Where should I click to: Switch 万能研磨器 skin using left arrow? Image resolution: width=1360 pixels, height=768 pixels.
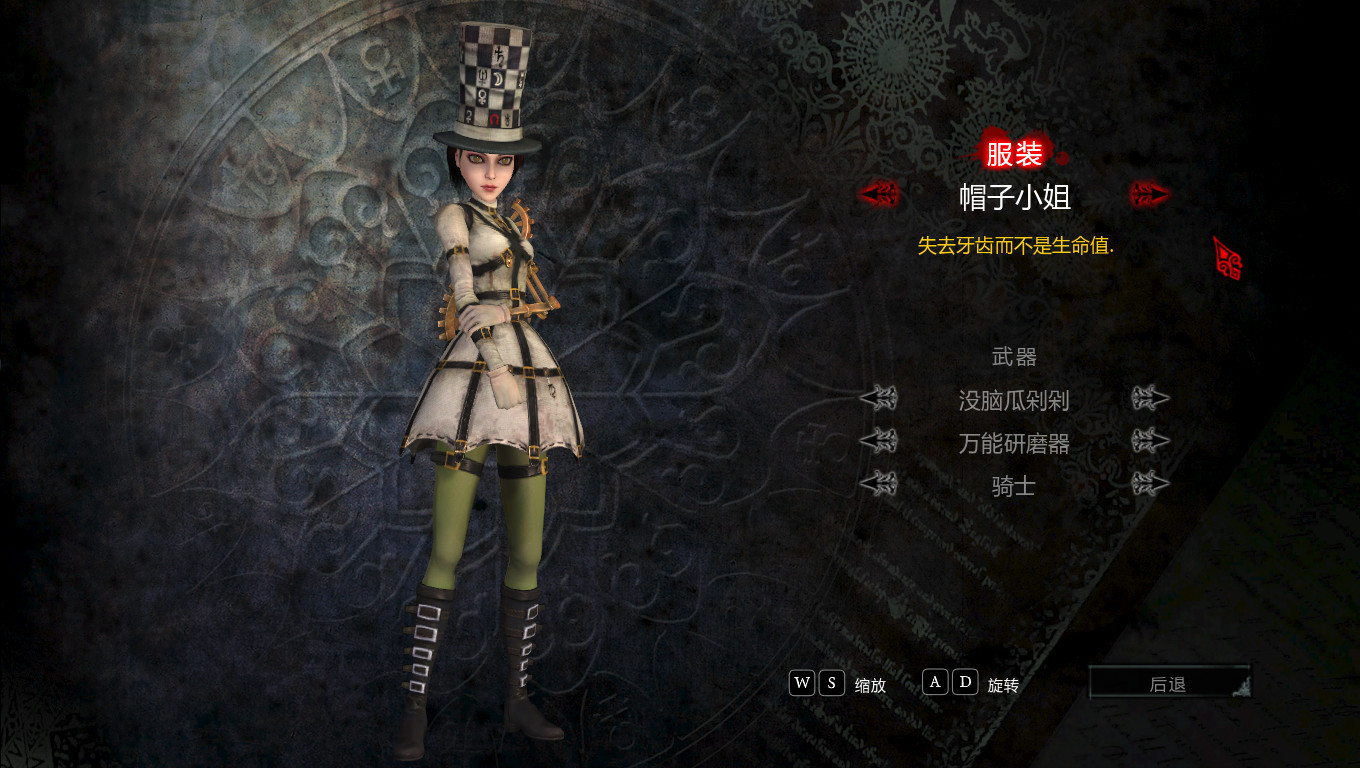(x=879, y=441)
